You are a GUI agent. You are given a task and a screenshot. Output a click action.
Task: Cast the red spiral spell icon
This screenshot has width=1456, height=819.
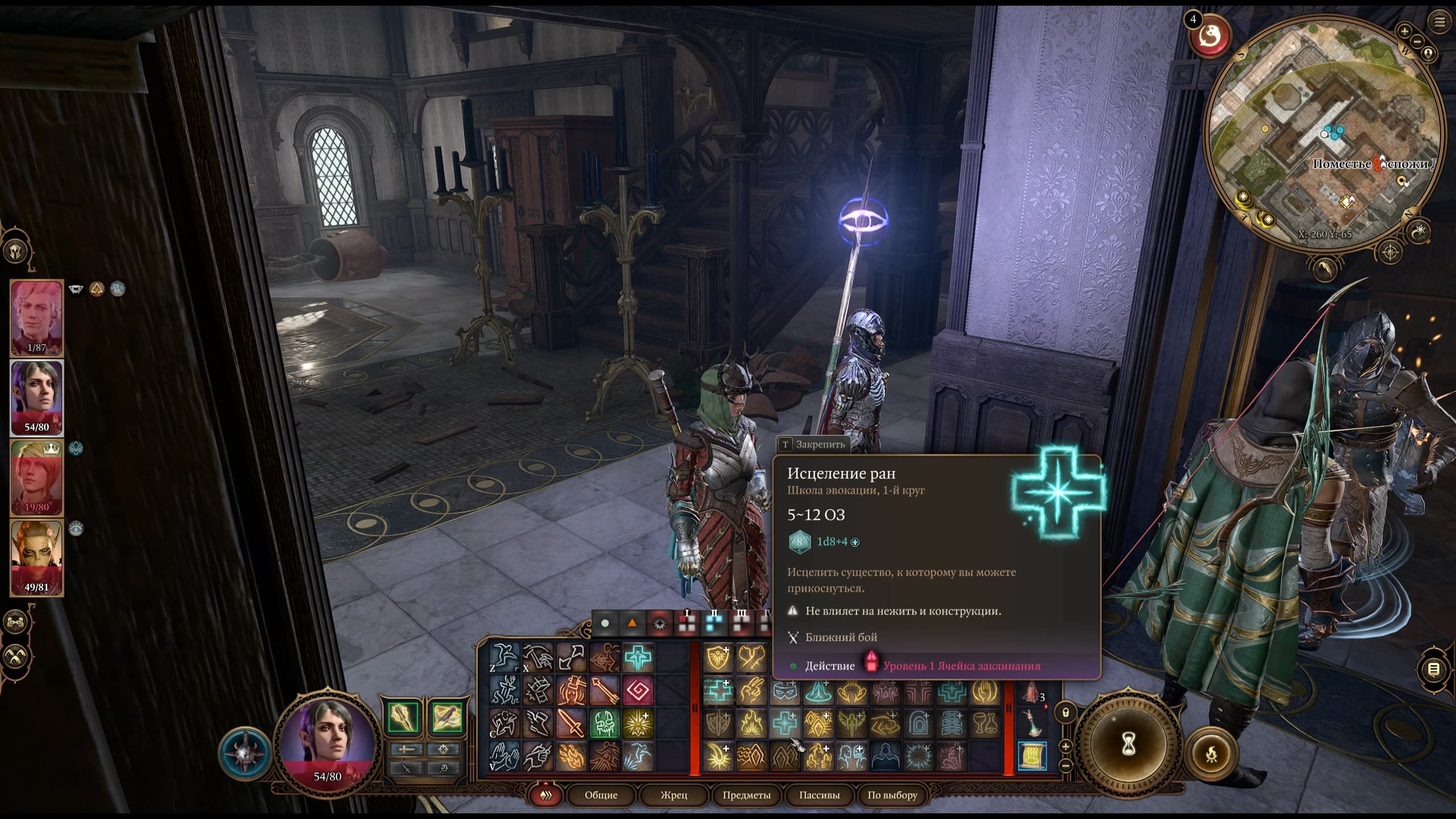coord(638,691)
